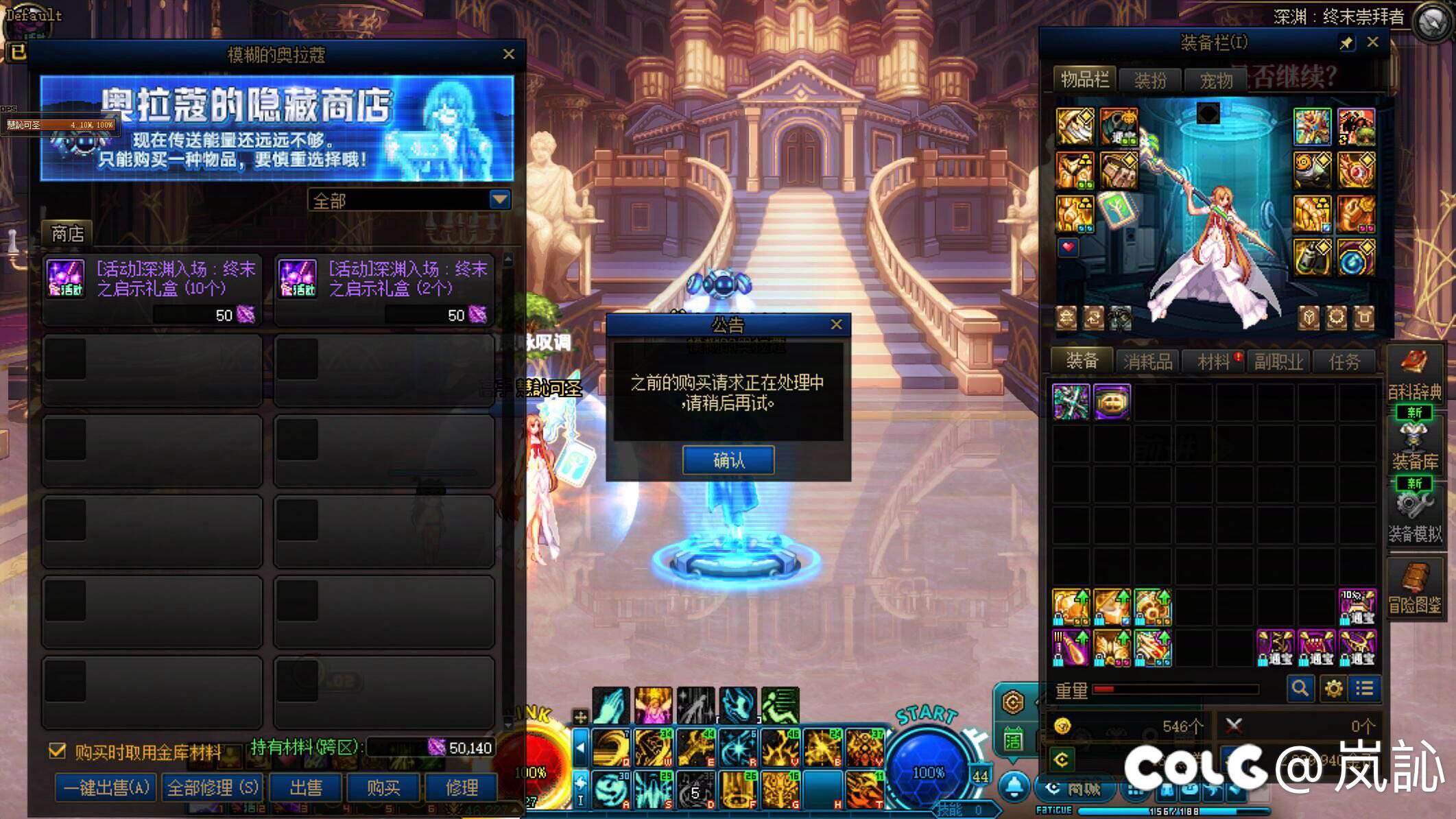
Task: Pin the inventory window with pushpin
Action: (x=1346, y=43)
